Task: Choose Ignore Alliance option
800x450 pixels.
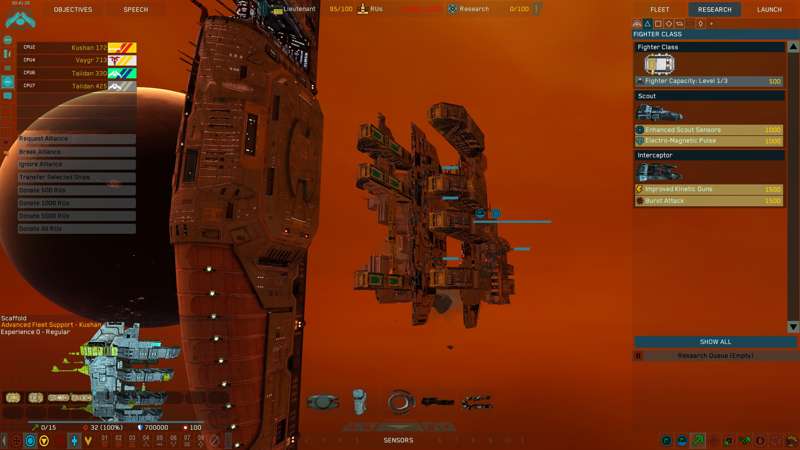Action: point(76,164)
